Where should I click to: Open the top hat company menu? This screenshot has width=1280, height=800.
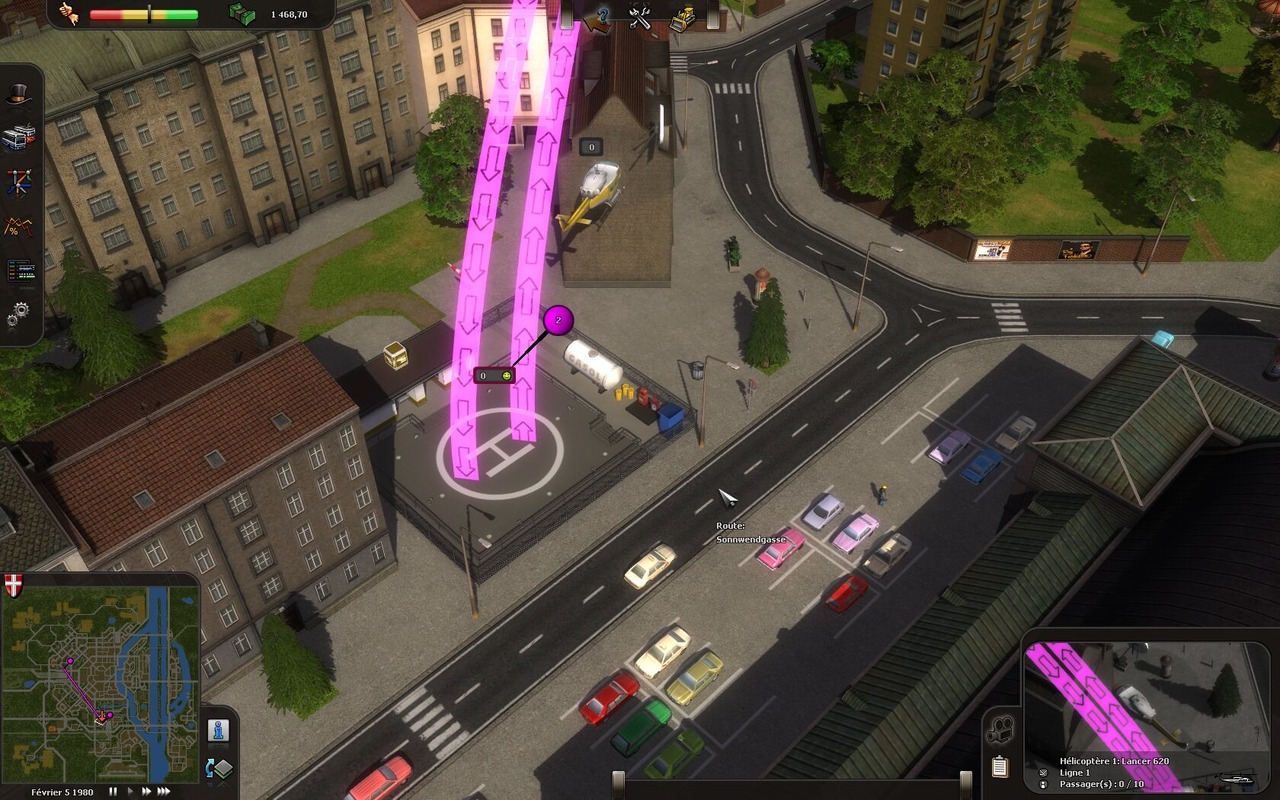point(18,95)
